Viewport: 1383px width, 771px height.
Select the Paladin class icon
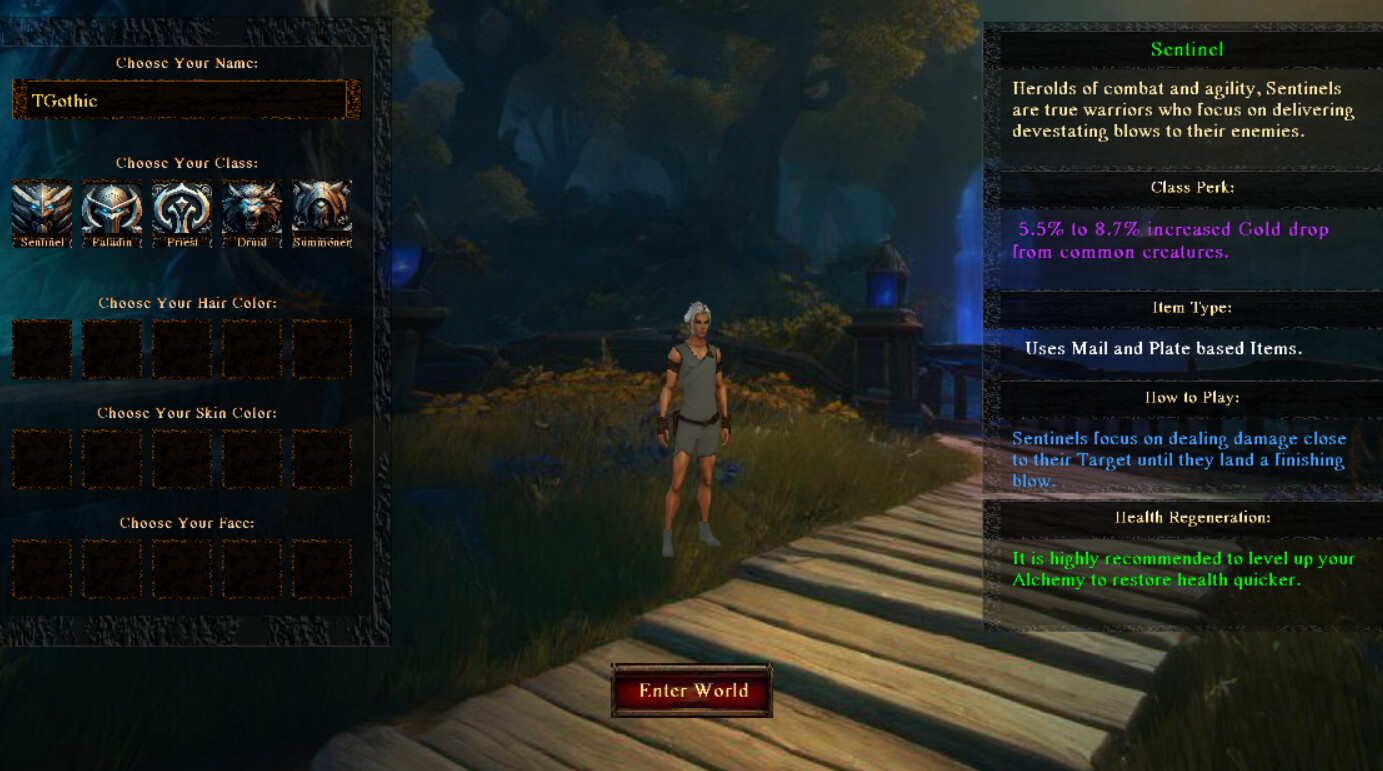point(111,210)
